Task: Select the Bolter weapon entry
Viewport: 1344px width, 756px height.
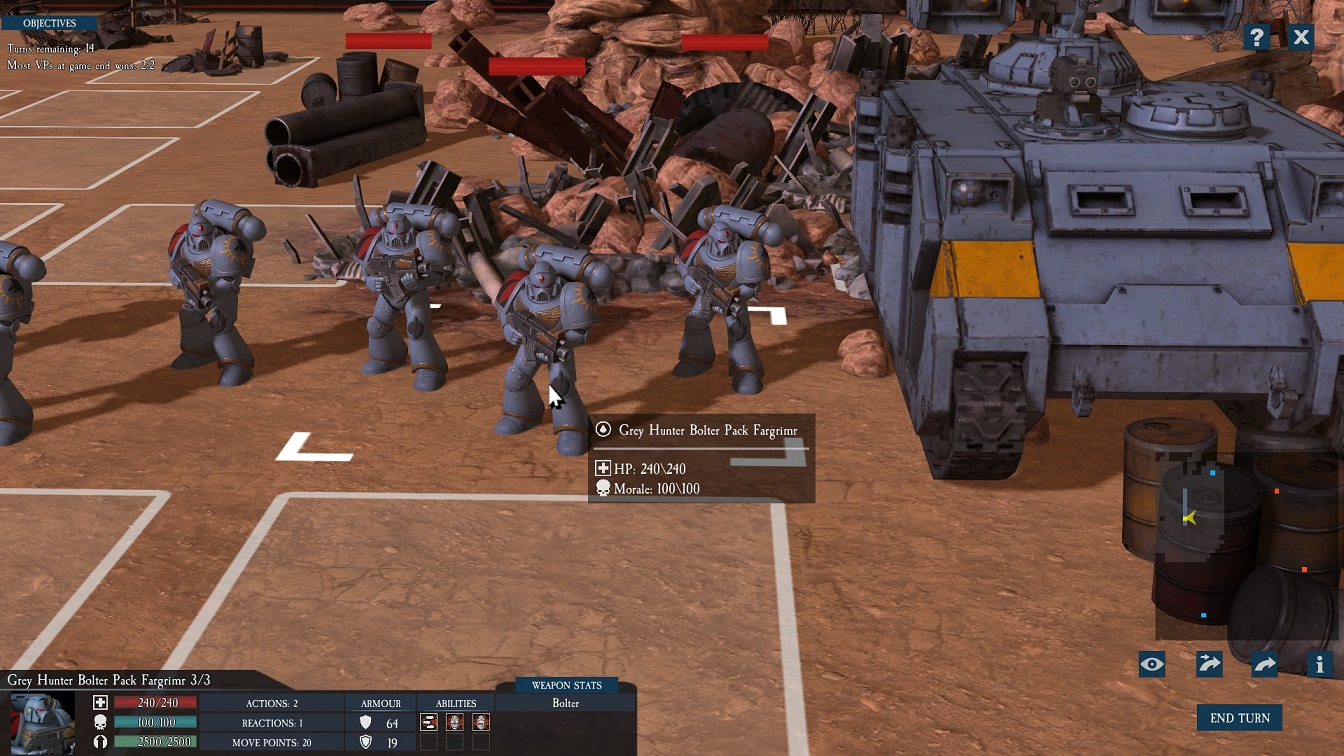Action: [x=566, y=703]
